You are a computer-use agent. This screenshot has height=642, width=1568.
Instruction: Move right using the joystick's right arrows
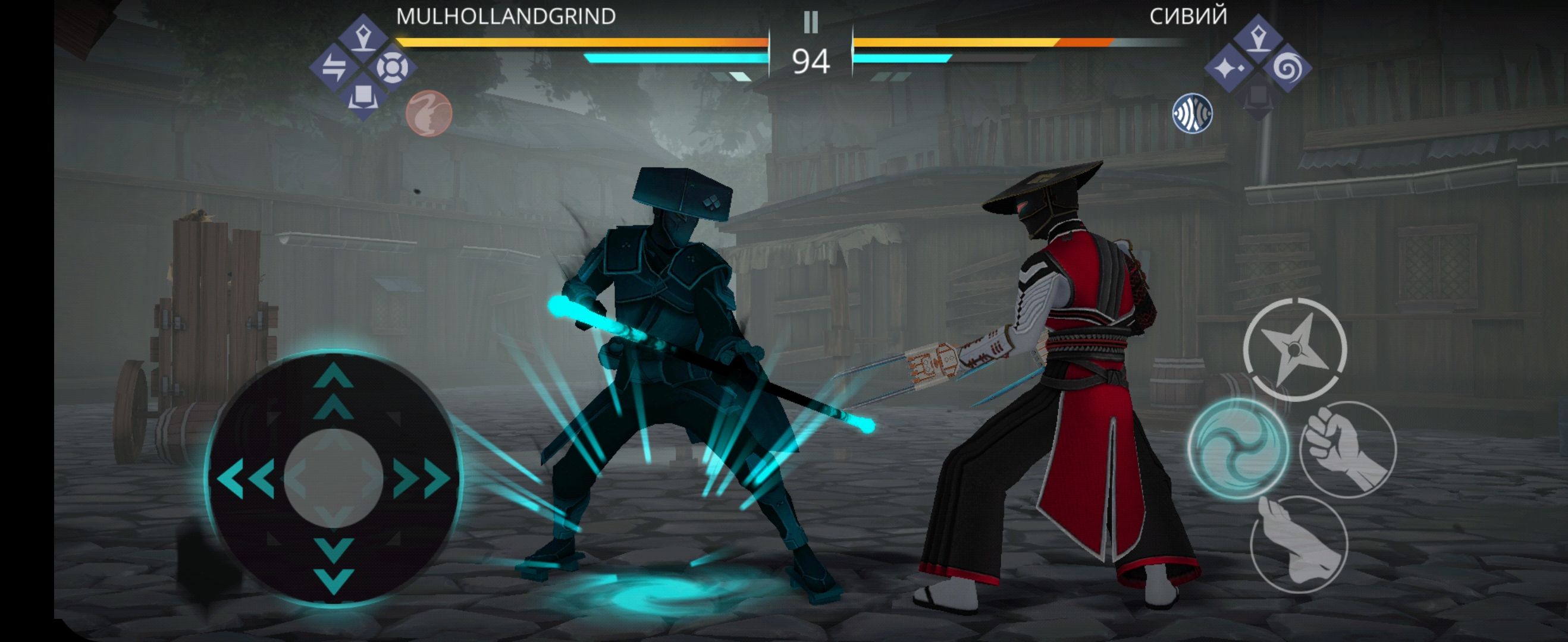coord(421,479)
